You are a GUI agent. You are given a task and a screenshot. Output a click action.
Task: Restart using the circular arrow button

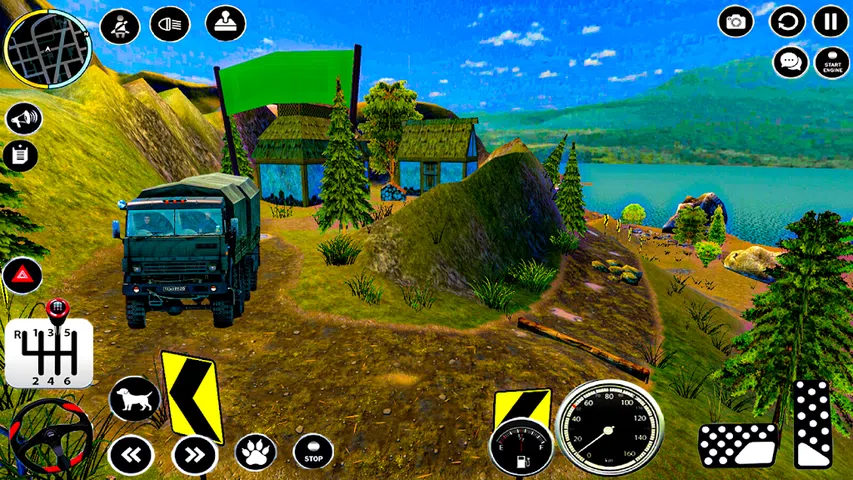click(x=787, y=21)
